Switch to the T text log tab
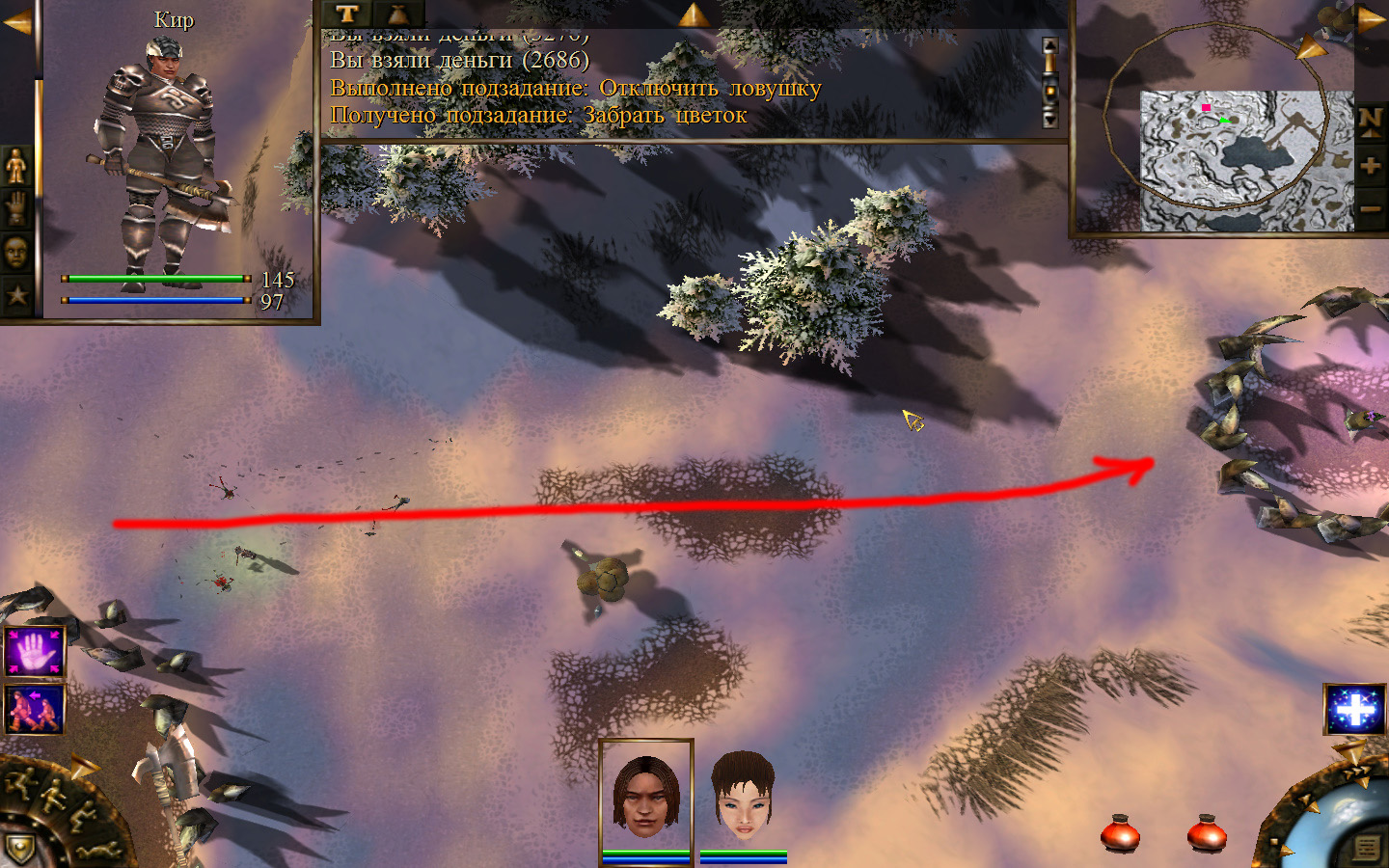This screenshot has width=1389, height=868. [x=347, y=14]
